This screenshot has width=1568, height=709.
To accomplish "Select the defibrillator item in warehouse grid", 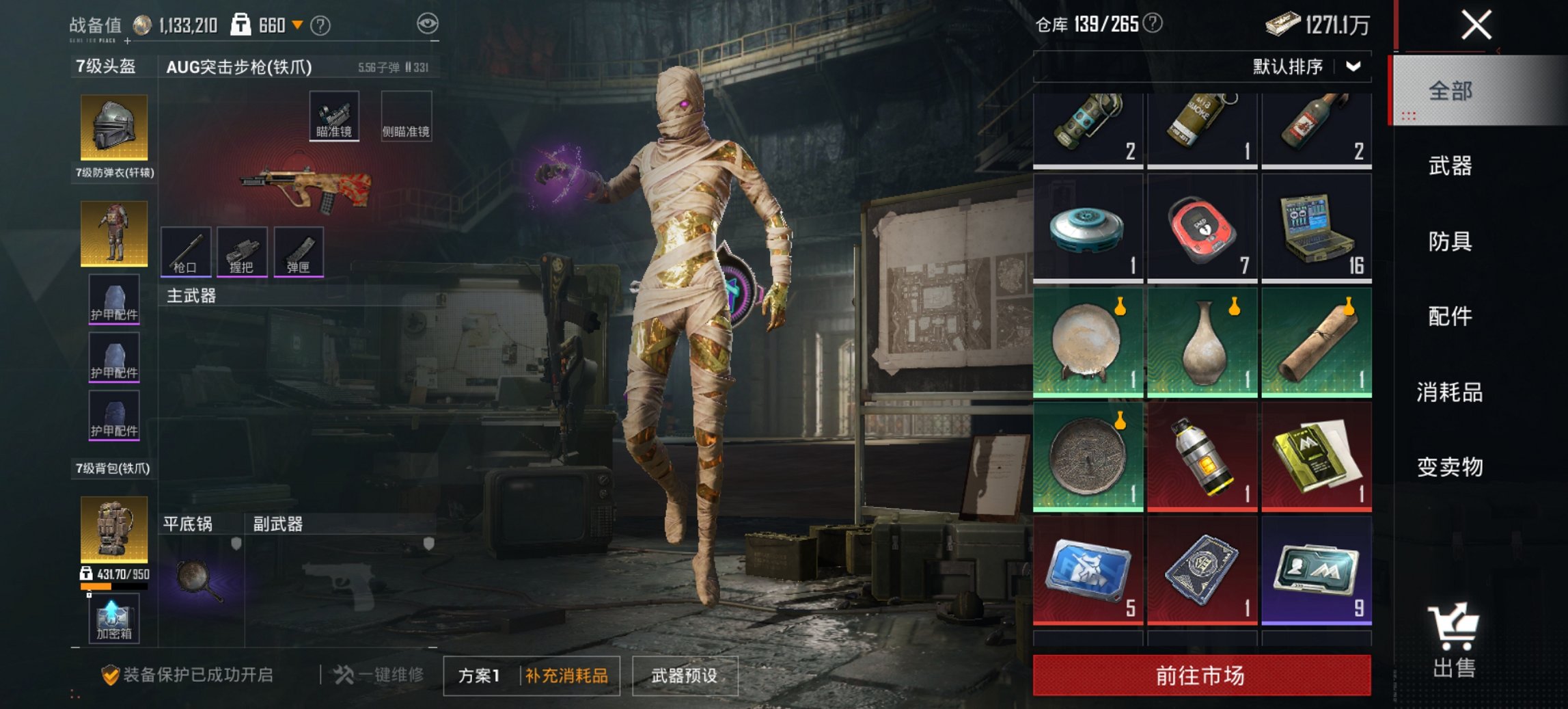I will [1201, 227].
